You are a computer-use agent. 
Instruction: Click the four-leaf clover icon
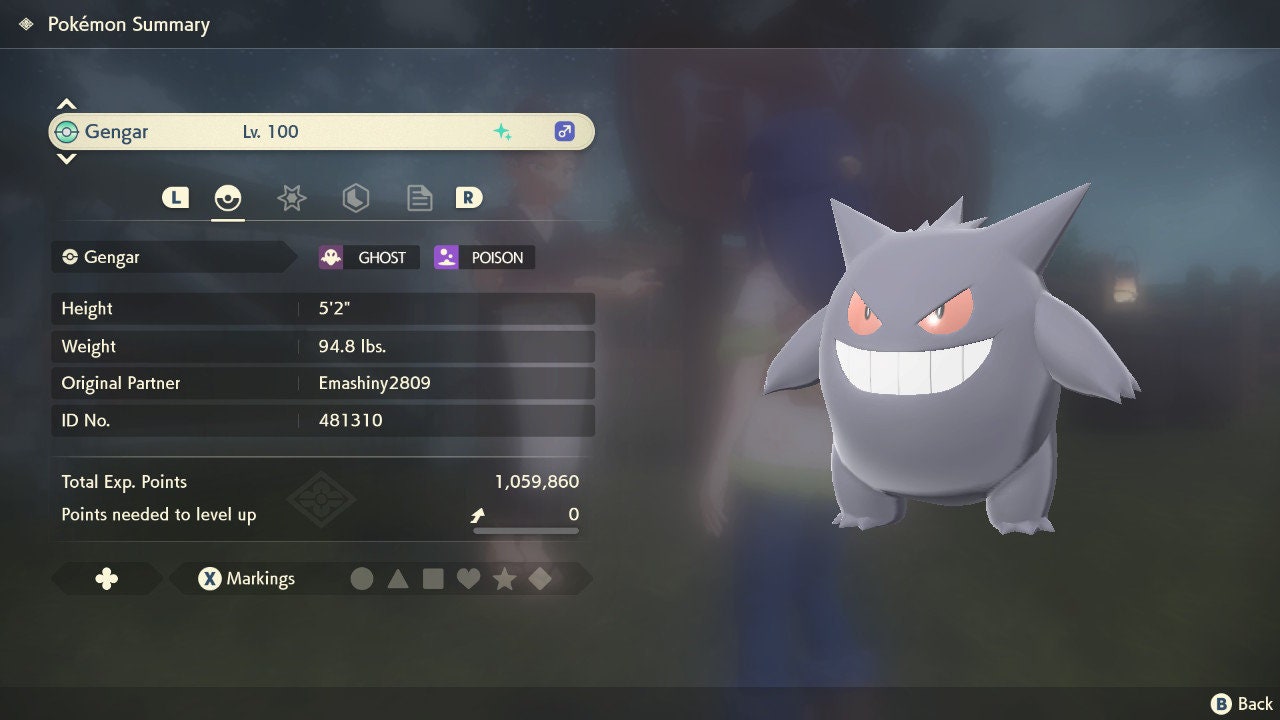pyautogui.click(x=106, y=579)
